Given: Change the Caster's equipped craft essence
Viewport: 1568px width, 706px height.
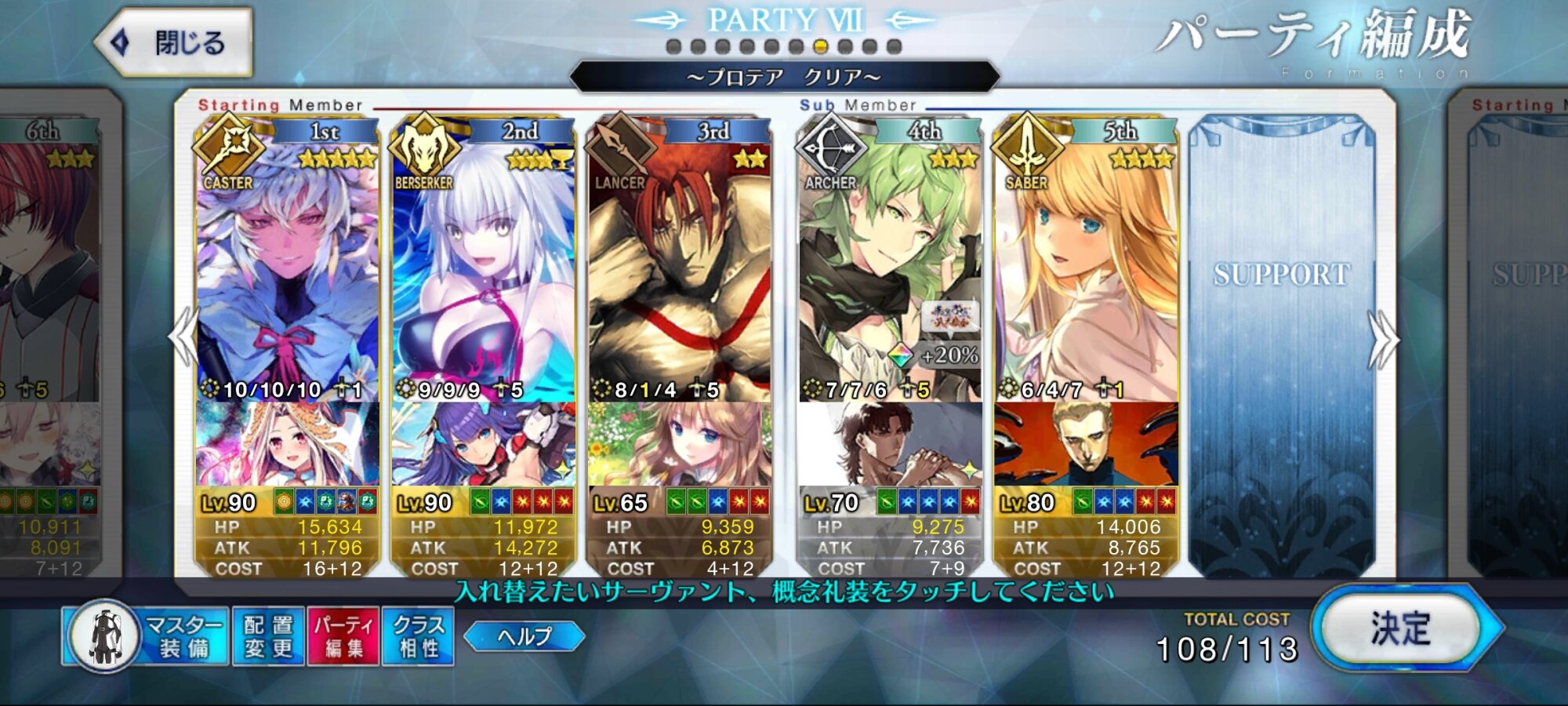Looking at the screenshot, I should tap(287, 444).
